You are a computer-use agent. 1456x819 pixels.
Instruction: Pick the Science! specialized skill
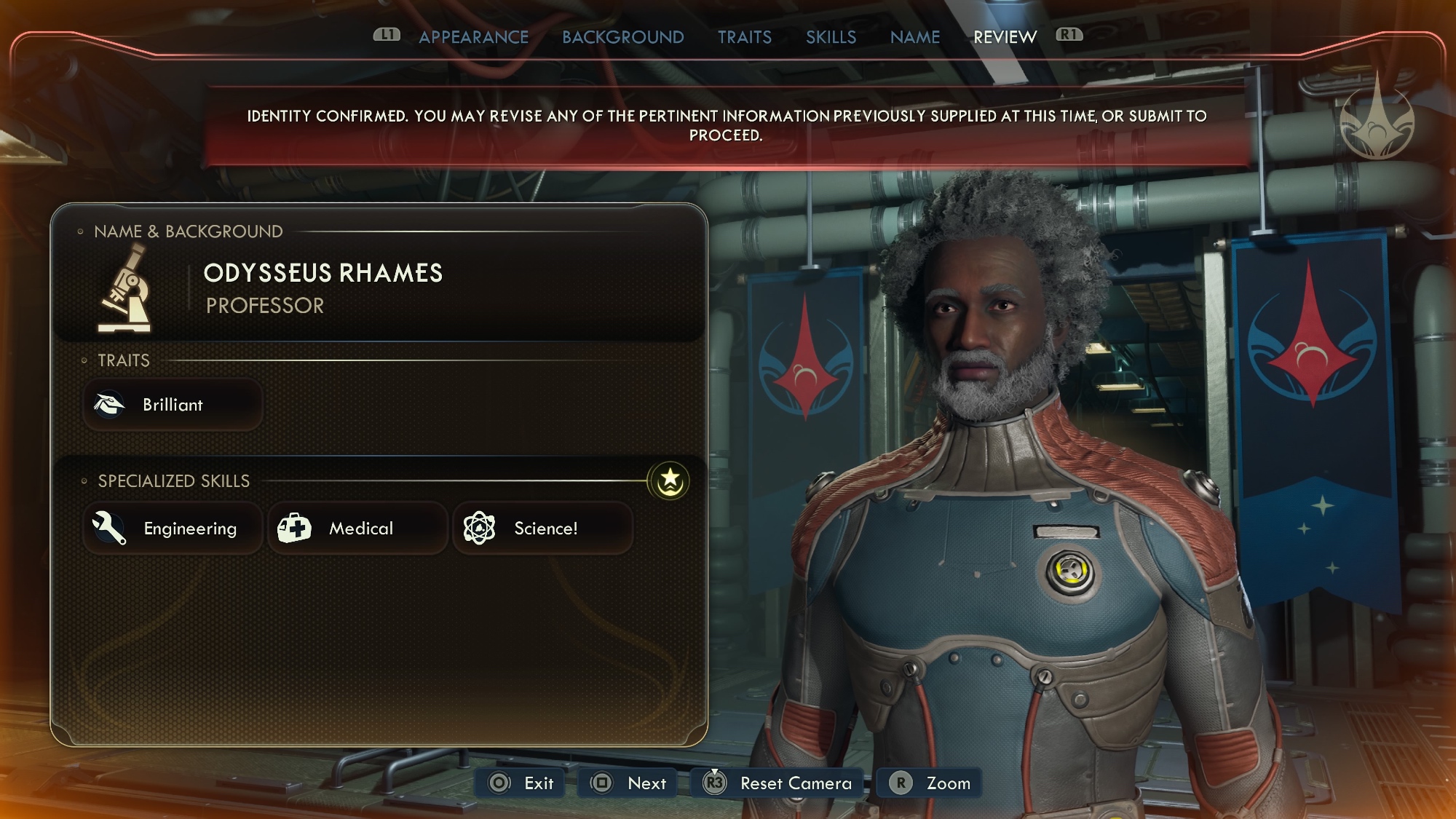[542, 529]
